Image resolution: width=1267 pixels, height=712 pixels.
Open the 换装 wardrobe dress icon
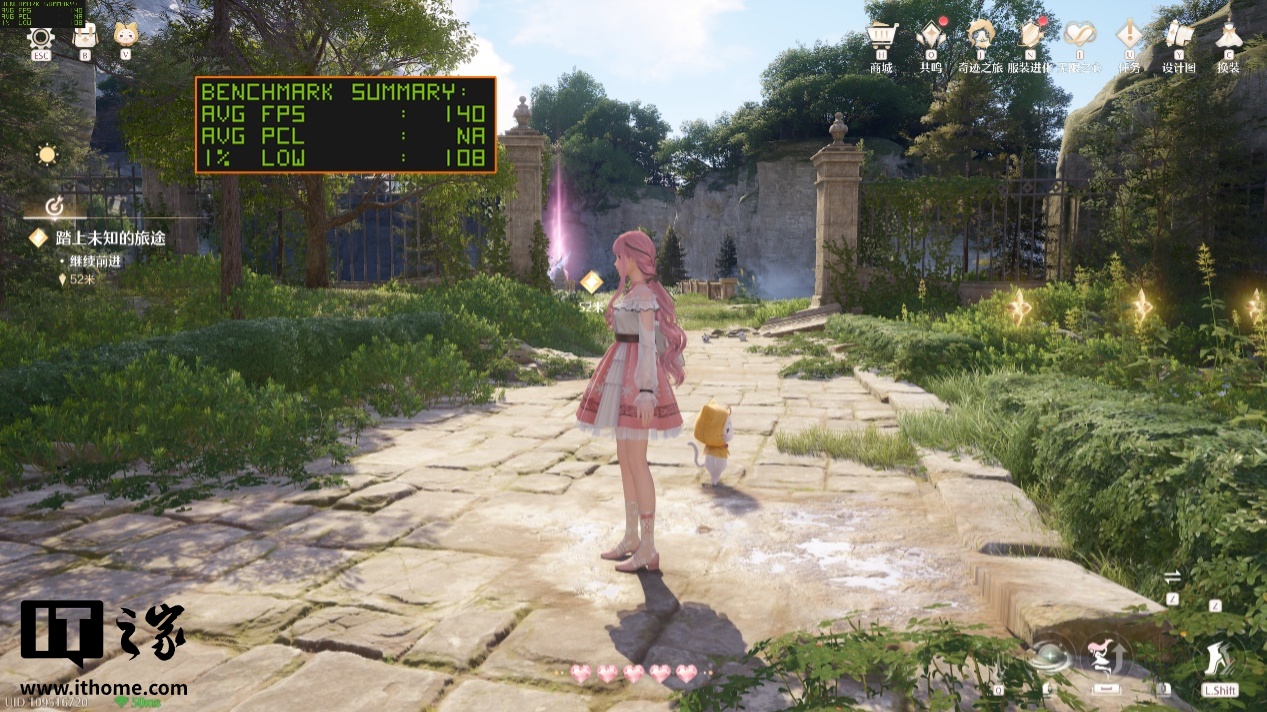tap(1228, 38)
